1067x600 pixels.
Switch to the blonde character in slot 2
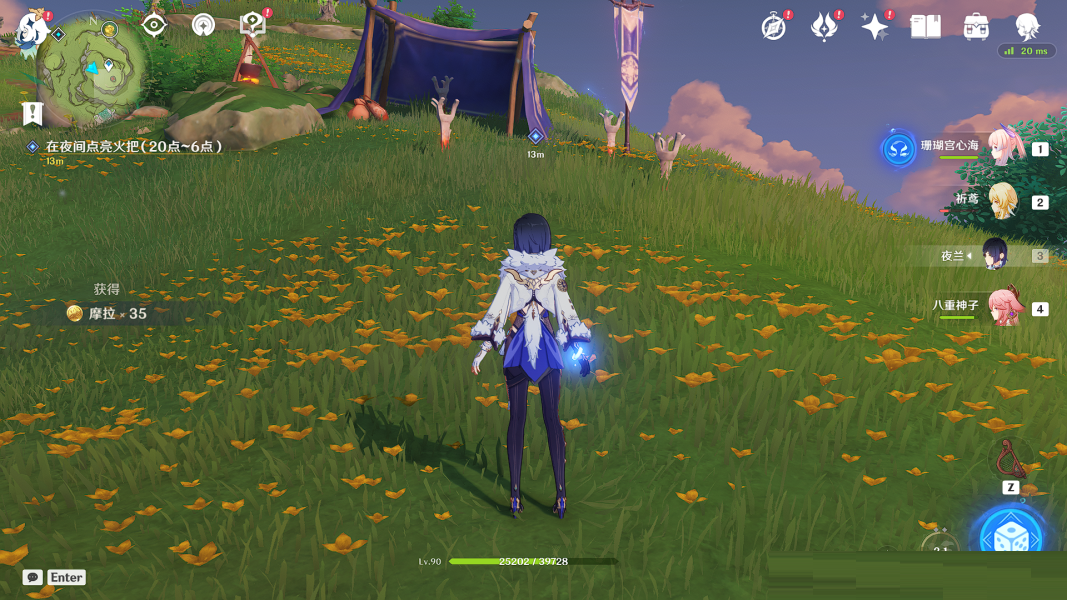click(x=1002, y=201)
